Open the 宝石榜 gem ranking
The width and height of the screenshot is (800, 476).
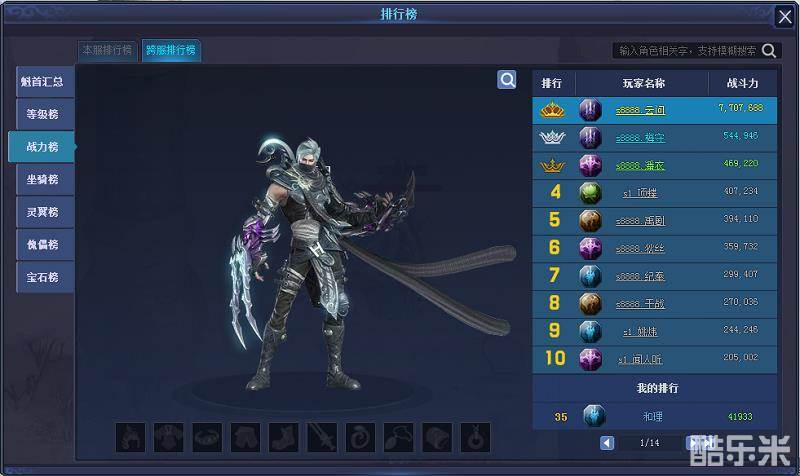click(44, 277)
